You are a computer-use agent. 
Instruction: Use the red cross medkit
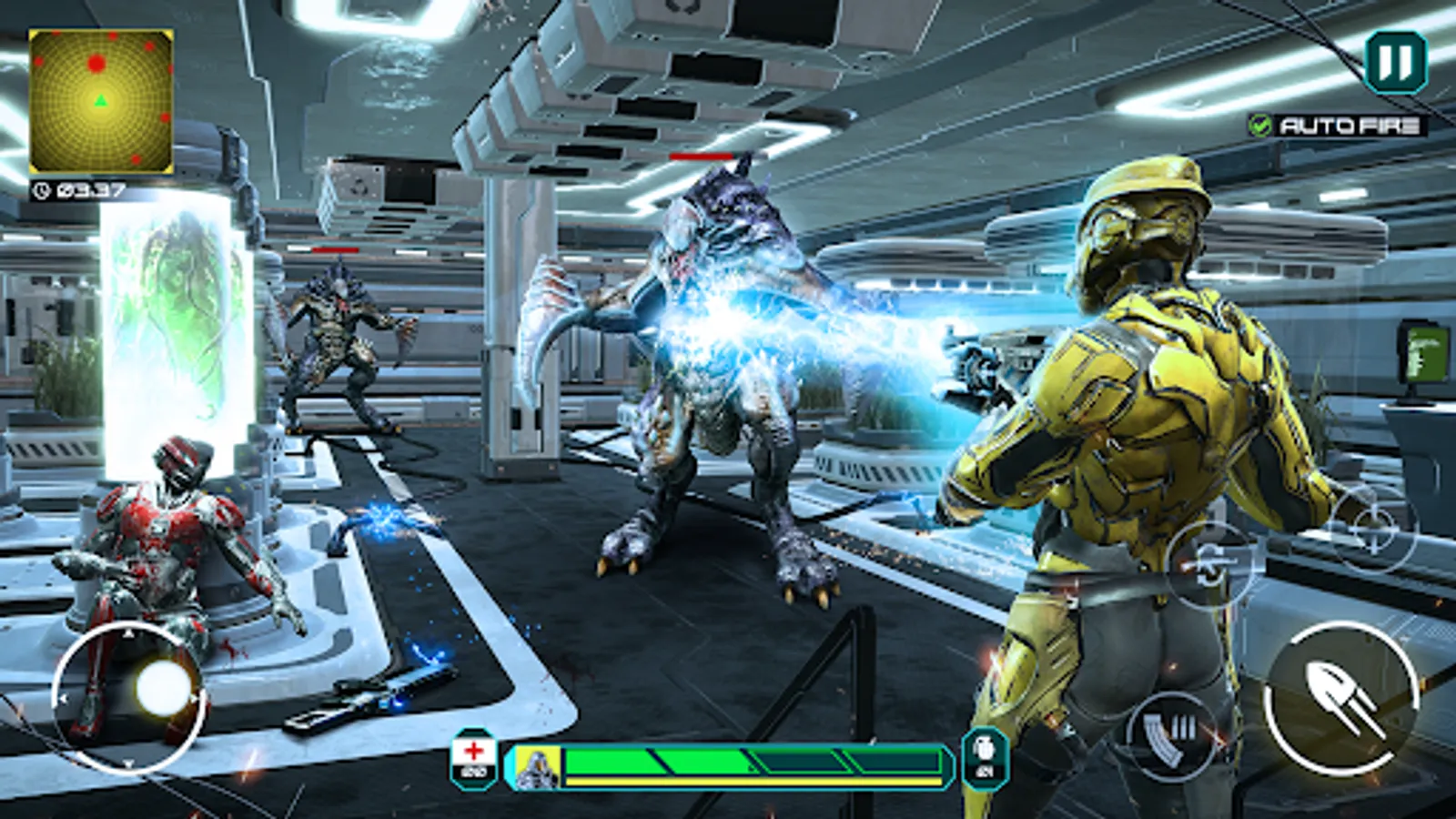pyautogui.click(x=473, y=759)
